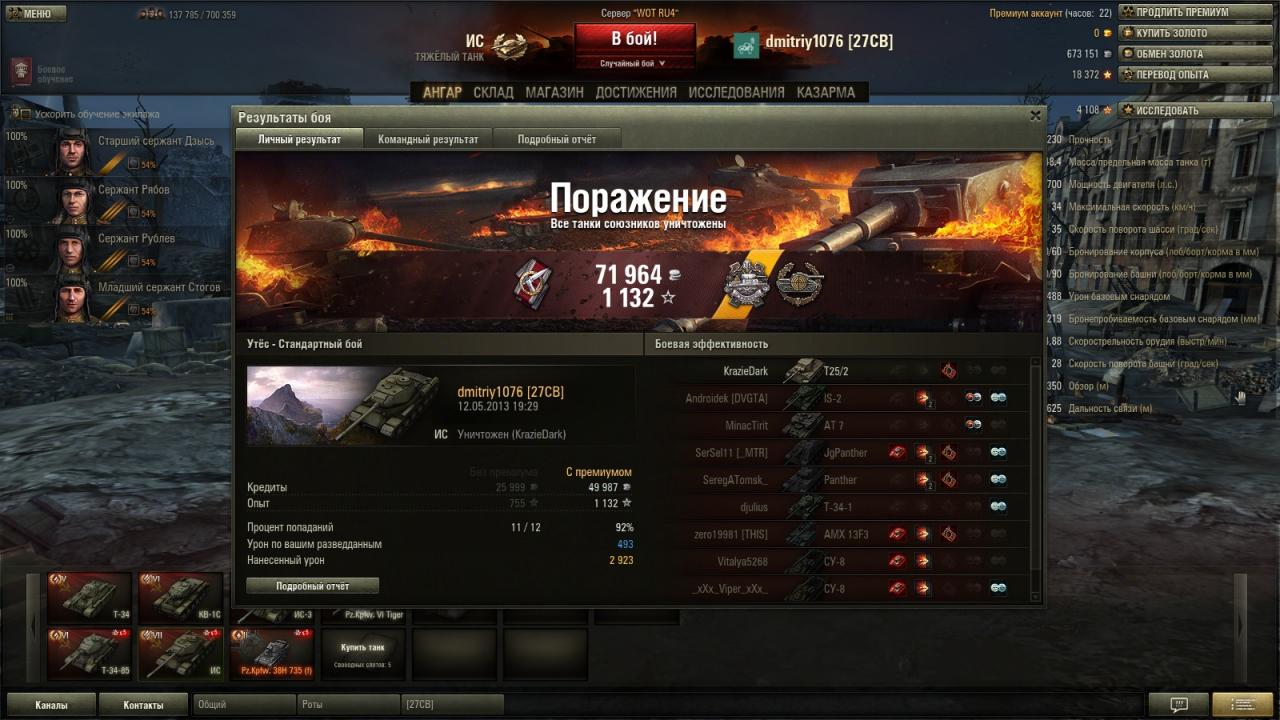Select the Личный результат tab
This screenshot has width=1280, height=720.
(x=299, y=139)
